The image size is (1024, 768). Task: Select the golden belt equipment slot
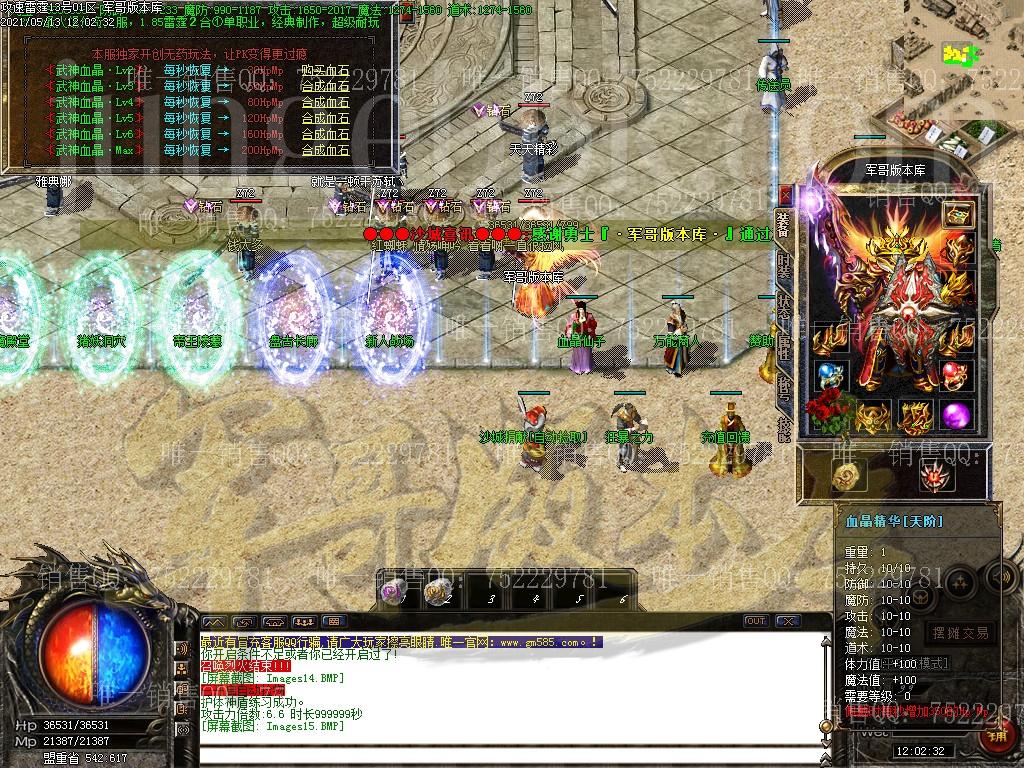coord(874,417)
